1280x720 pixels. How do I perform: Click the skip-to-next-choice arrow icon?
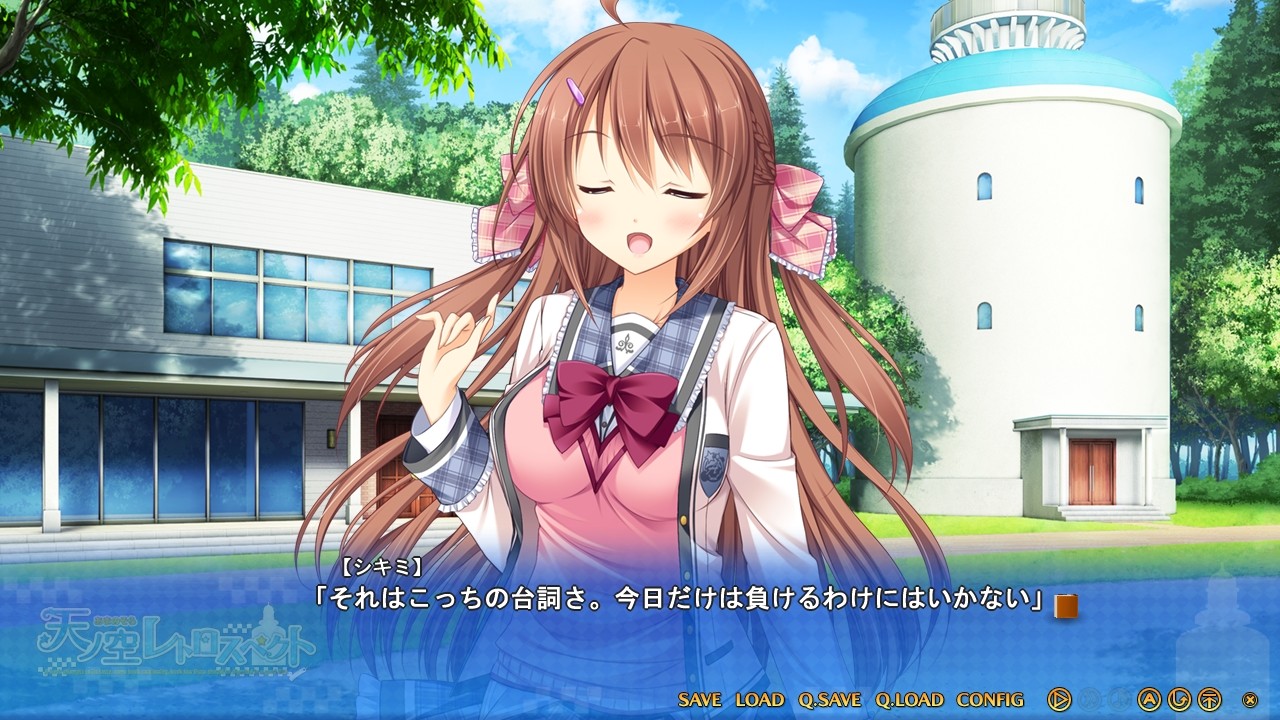(1208, 700)
